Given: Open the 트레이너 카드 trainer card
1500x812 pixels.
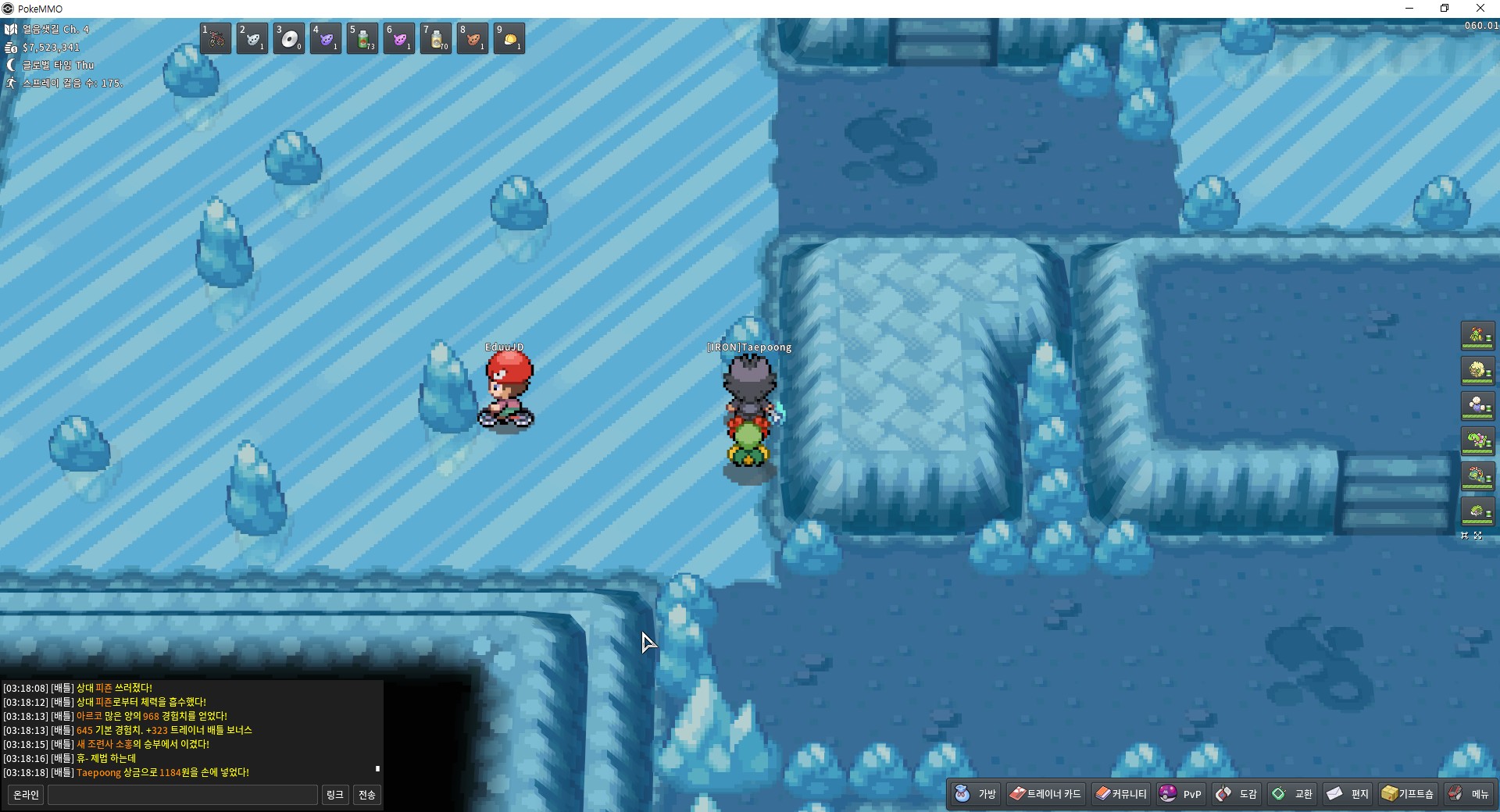Looking at the screenshot, I should [1045, 794].
